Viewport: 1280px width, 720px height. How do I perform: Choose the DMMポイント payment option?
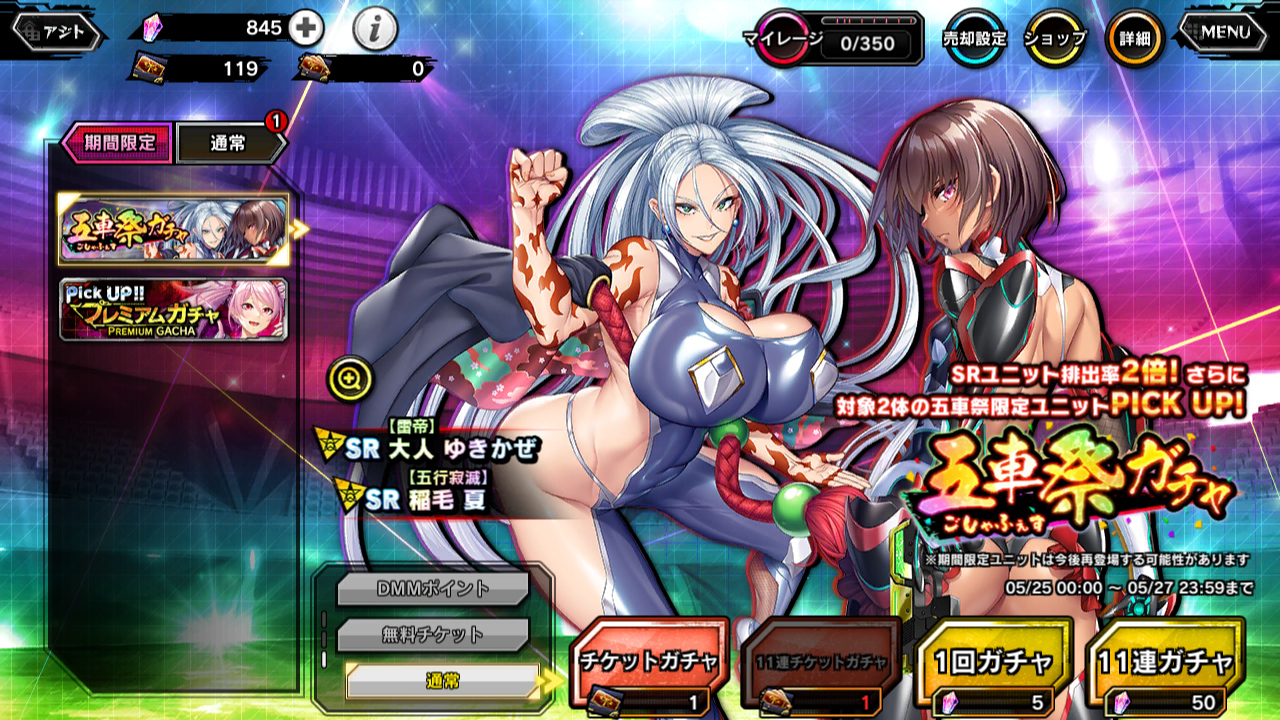(433, 589)
